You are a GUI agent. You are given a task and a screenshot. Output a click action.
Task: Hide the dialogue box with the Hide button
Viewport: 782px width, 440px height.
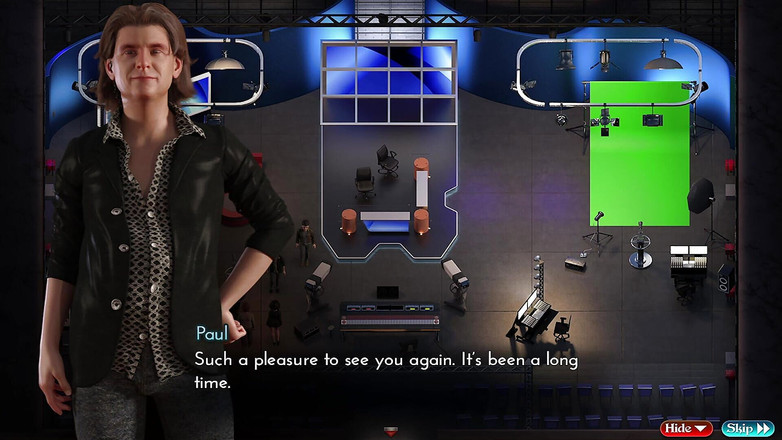pyautogui.click(x=686, y=428)
